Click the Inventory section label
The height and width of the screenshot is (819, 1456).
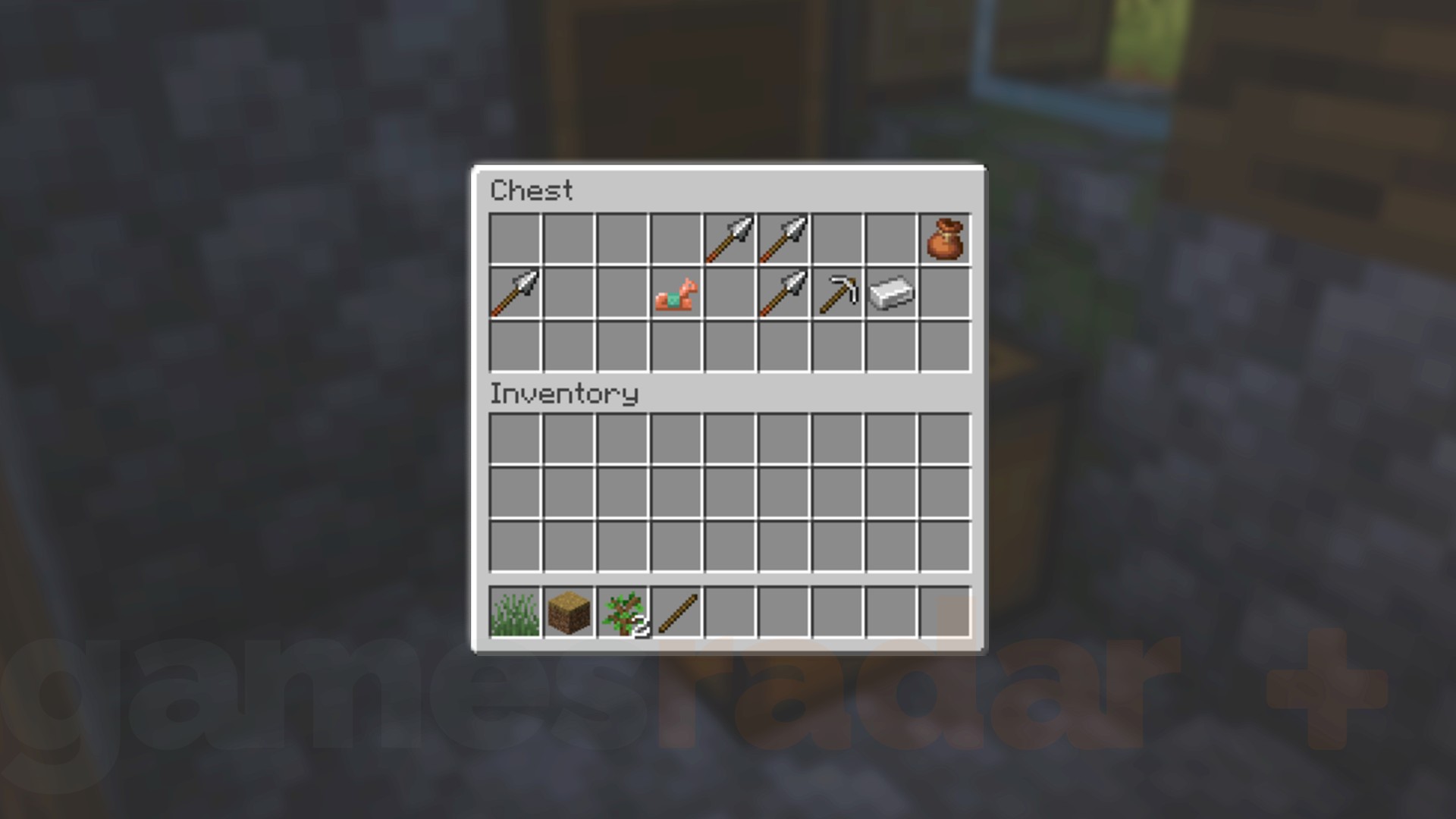[x=564, y=394]
